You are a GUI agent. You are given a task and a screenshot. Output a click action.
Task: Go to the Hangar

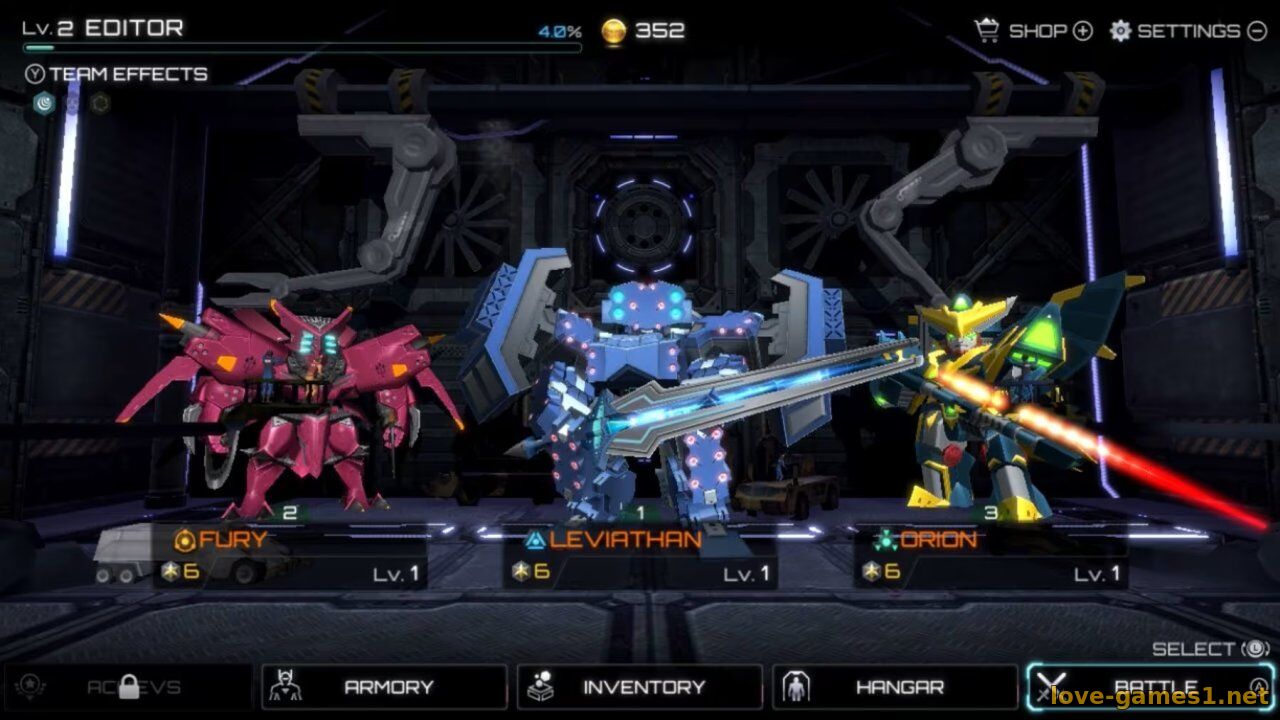(x=895, y=687)
